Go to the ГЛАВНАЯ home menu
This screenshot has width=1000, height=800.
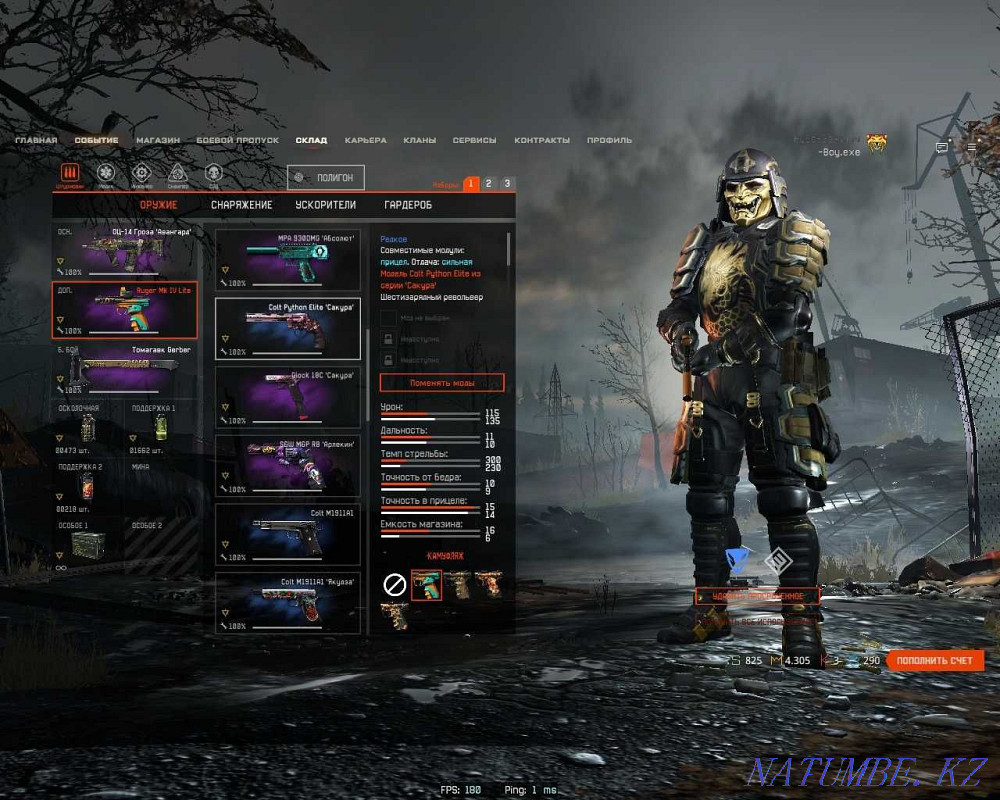pyautogui.click(x=36, y=141)
